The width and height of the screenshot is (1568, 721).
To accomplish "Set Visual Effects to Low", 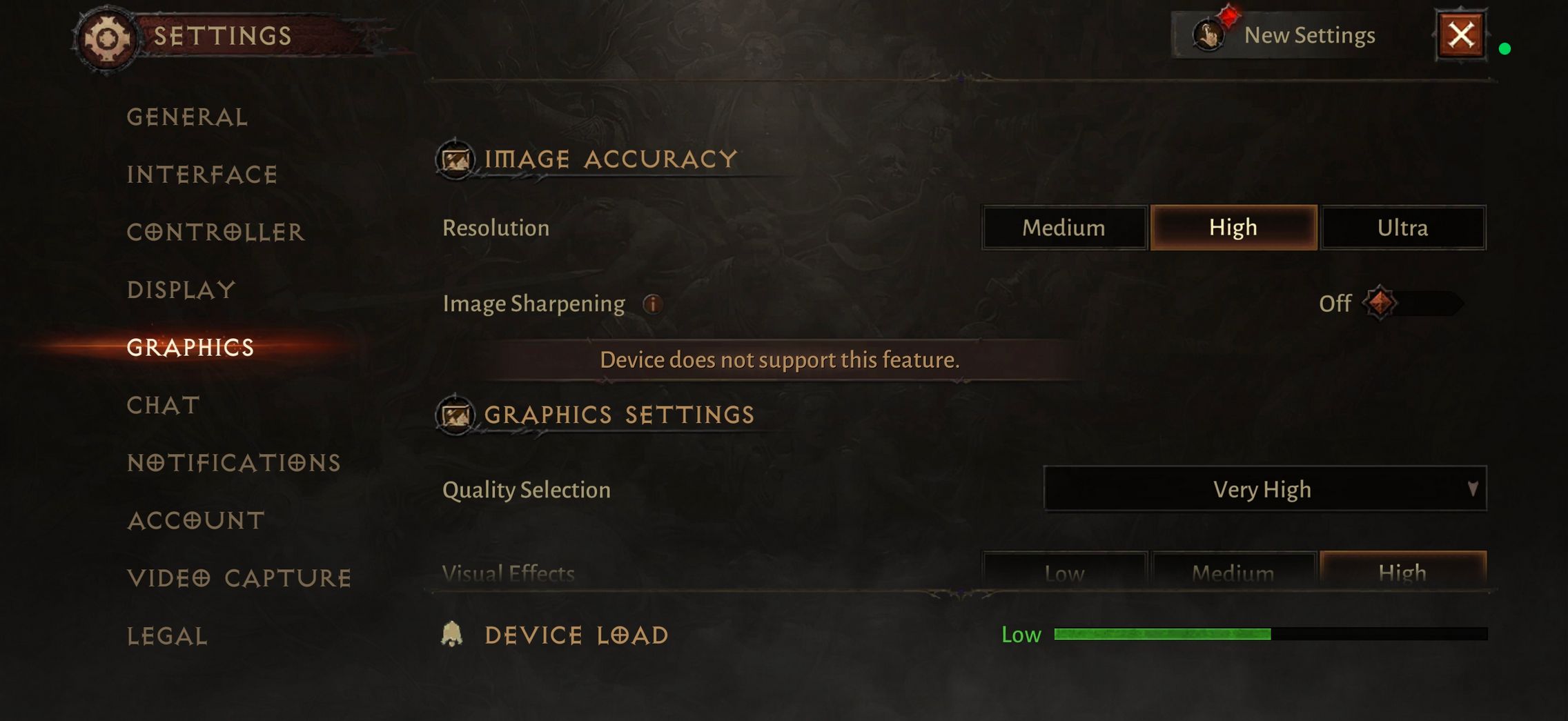I will (1064, 571).
